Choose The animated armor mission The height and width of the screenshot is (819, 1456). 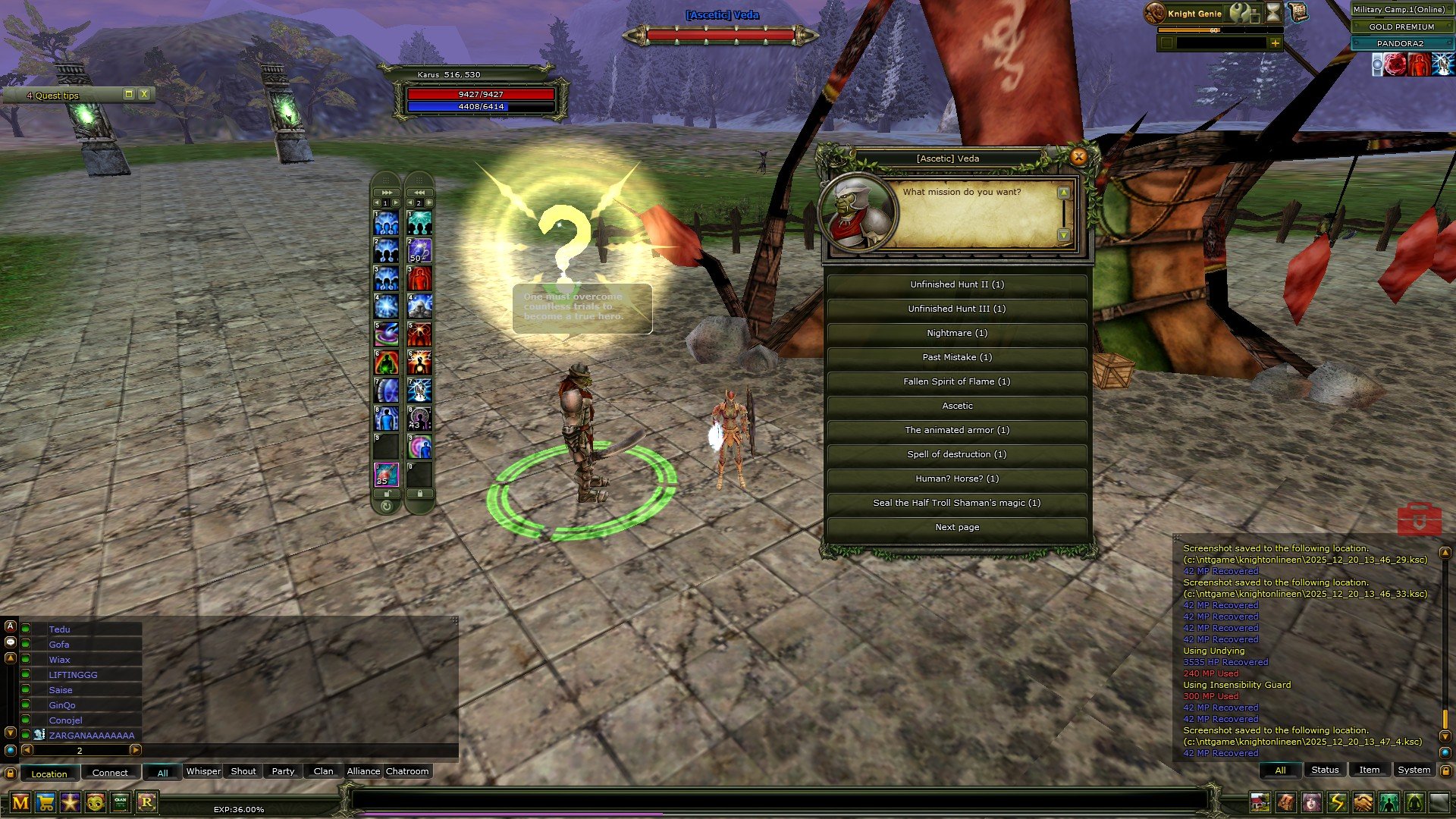956,430
